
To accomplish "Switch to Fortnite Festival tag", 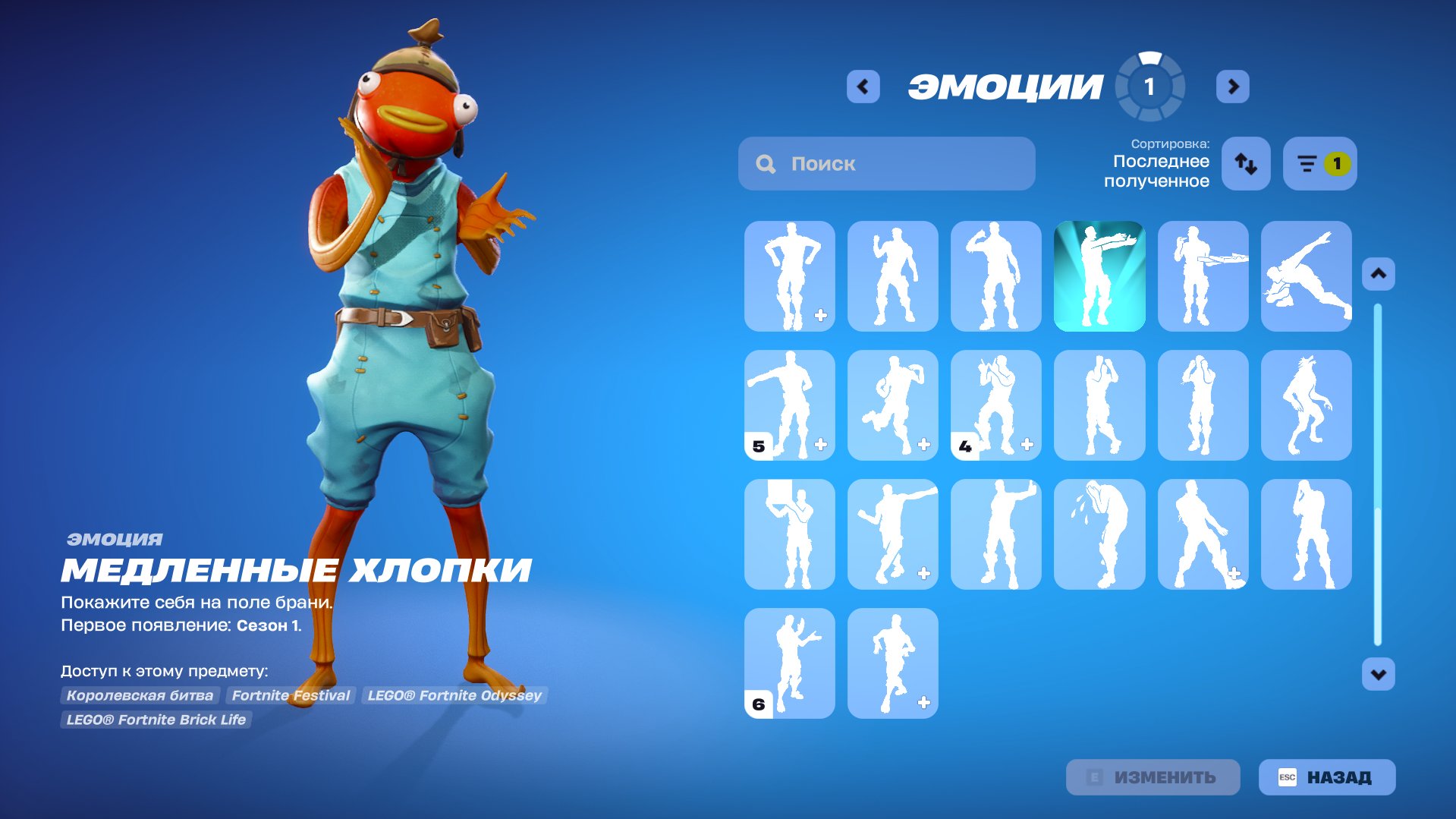I will point(291,695).
